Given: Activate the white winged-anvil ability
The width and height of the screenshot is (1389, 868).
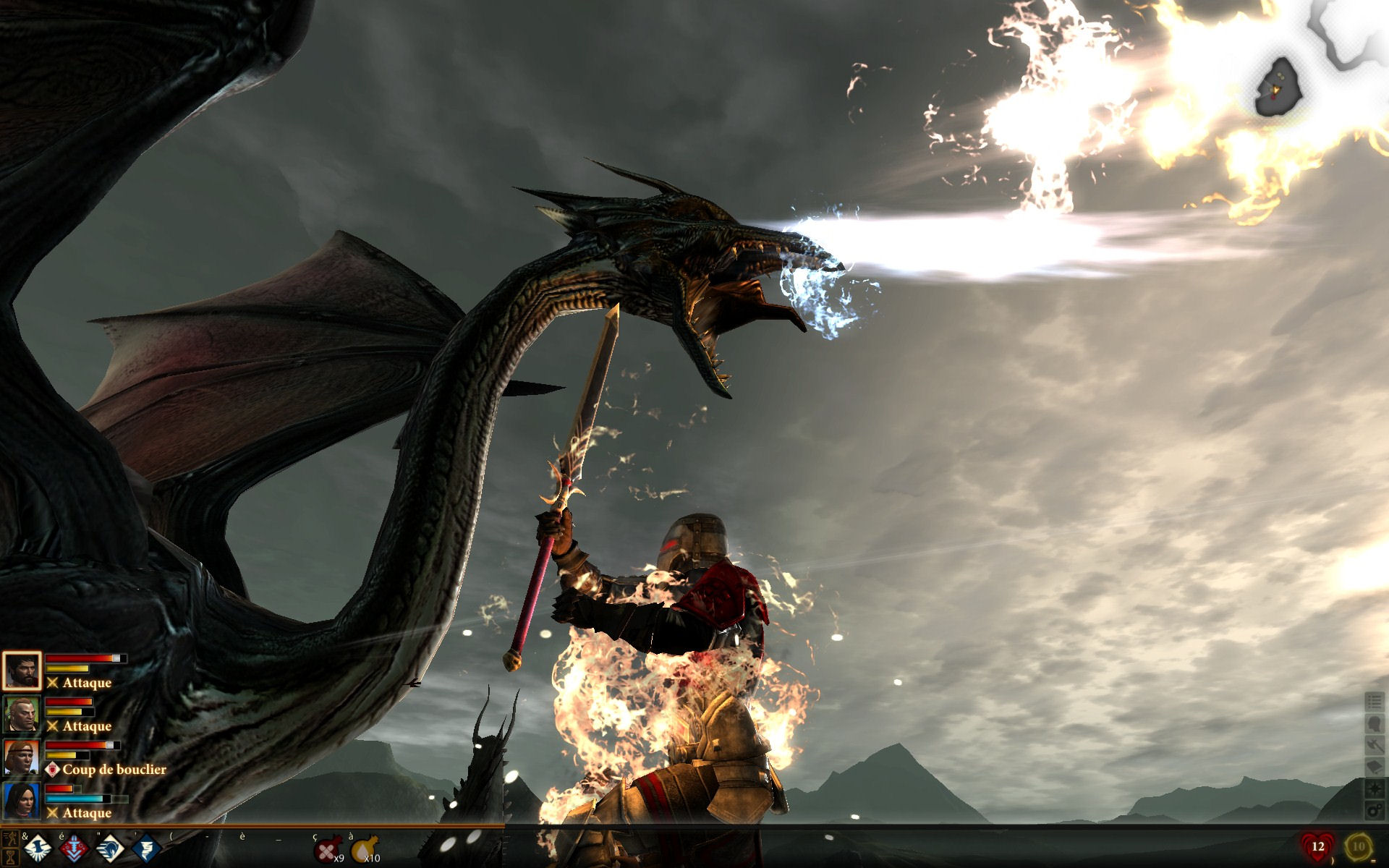Looking at the screenshot, I should coord(39,848).
